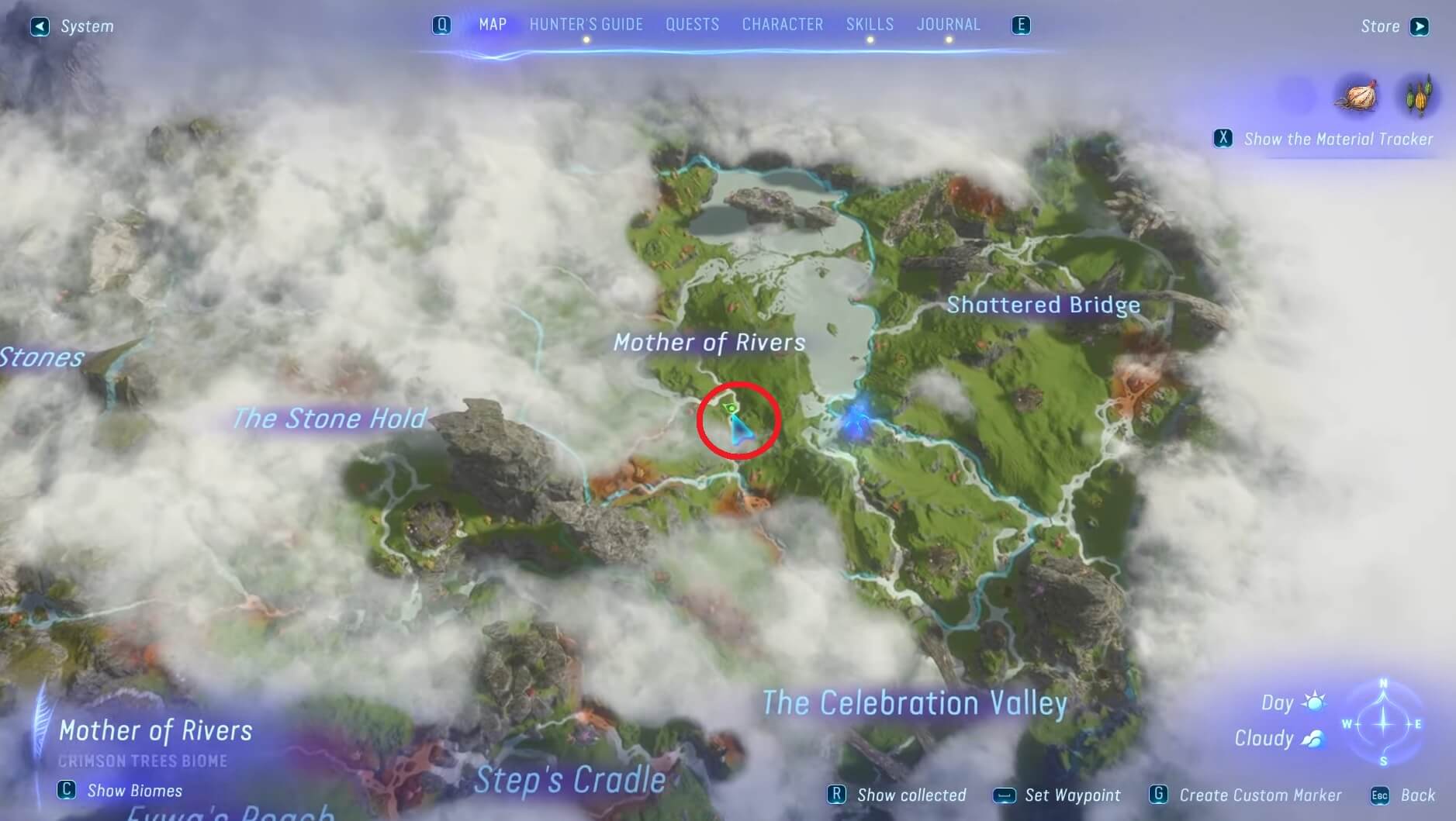Open the Quests tab
Image resolution: width=1456 pixels, height=821 pixels.
[691, 24]
